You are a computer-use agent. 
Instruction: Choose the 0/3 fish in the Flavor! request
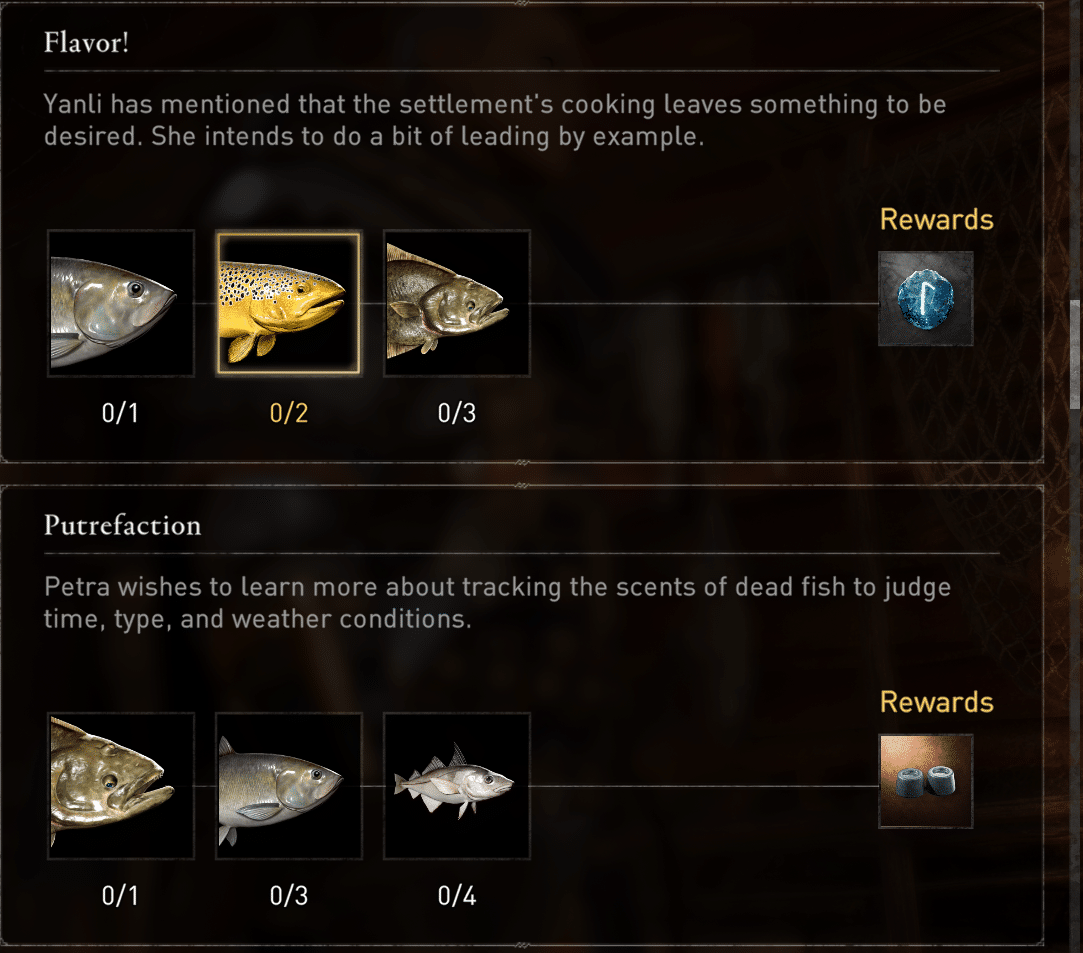coord(457,304)
